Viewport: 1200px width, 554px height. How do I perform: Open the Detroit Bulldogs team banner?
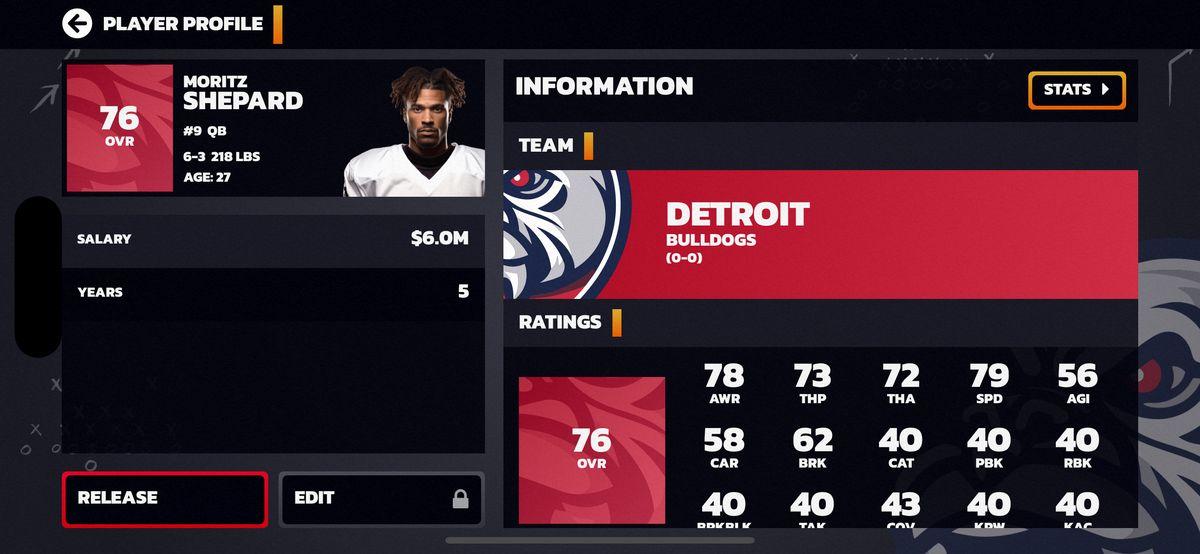[x=820, y=234]
